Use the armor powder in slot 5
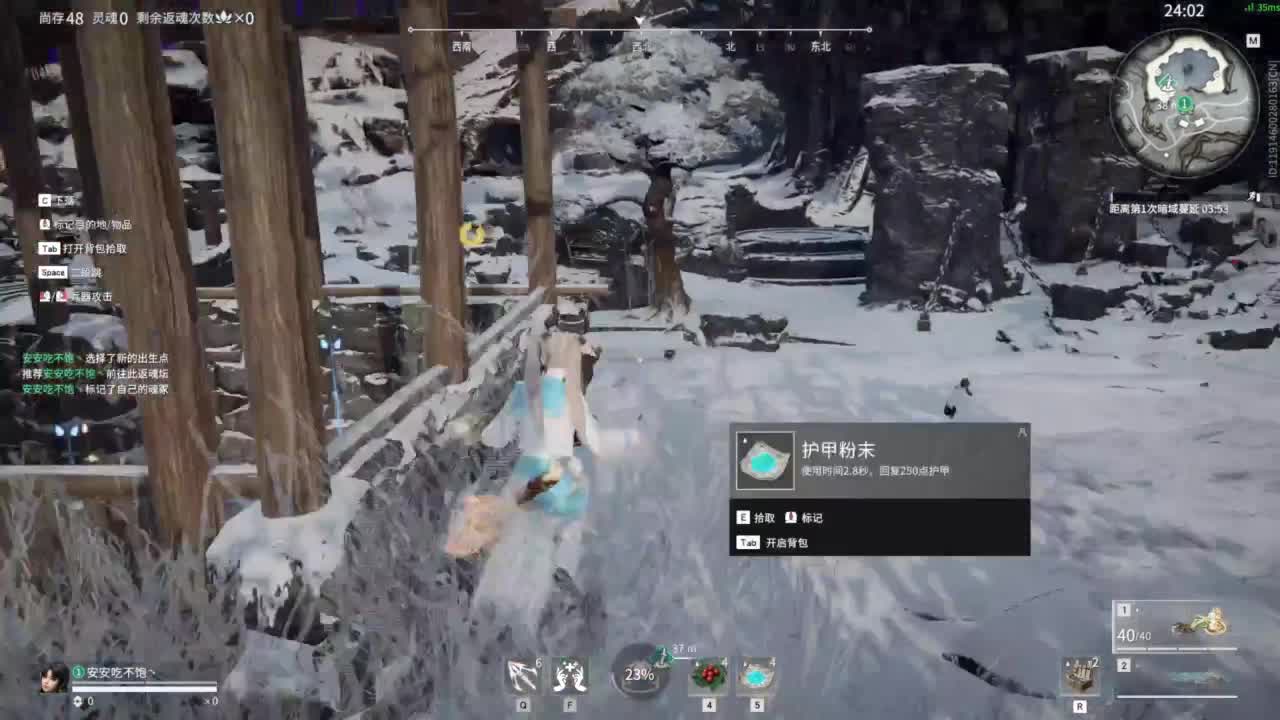1280x720 pixels. click(x=756, y=678)
